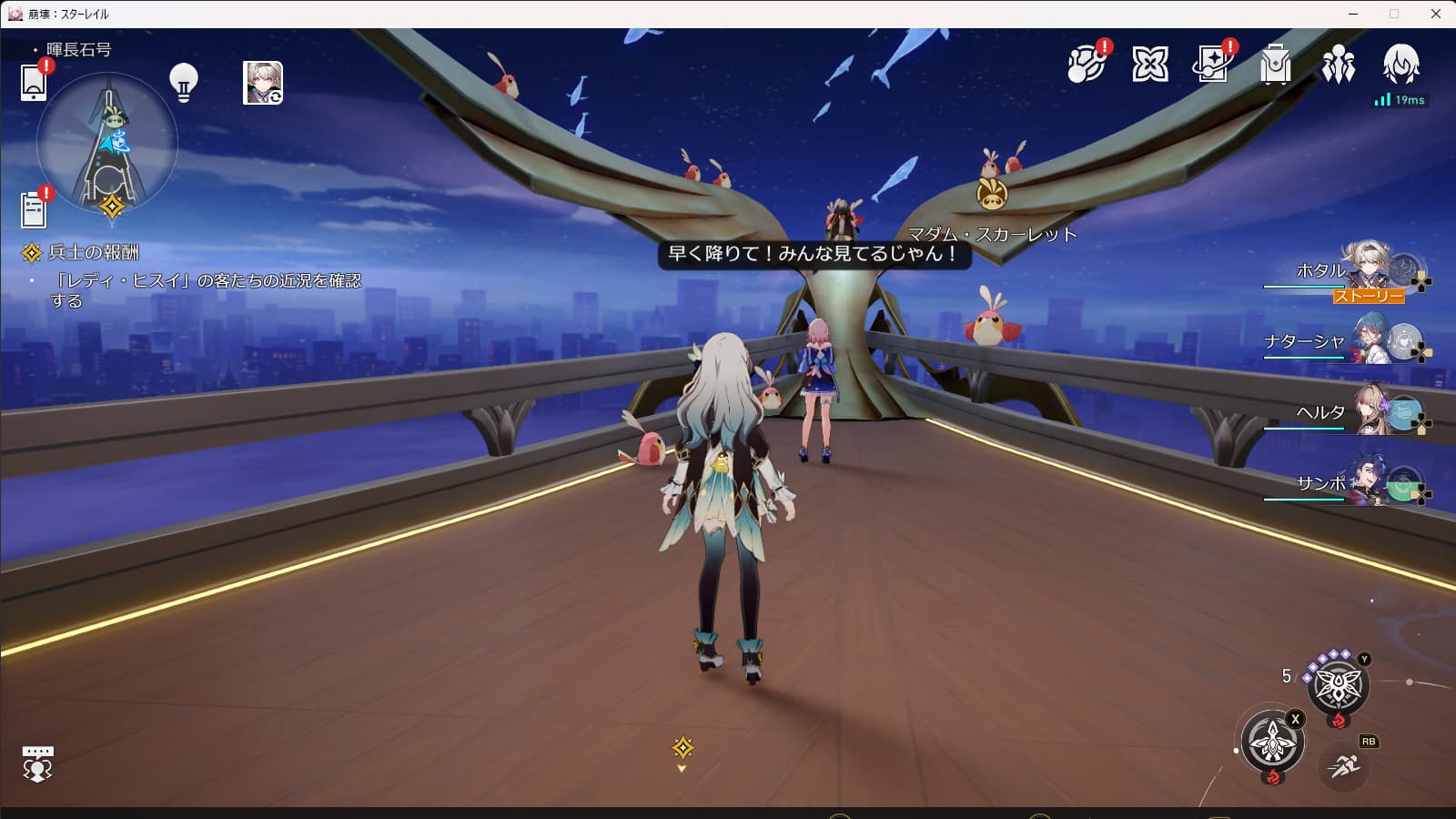Close the game window
This screenshot has width=1456, height=819.
click(1435, 14)
